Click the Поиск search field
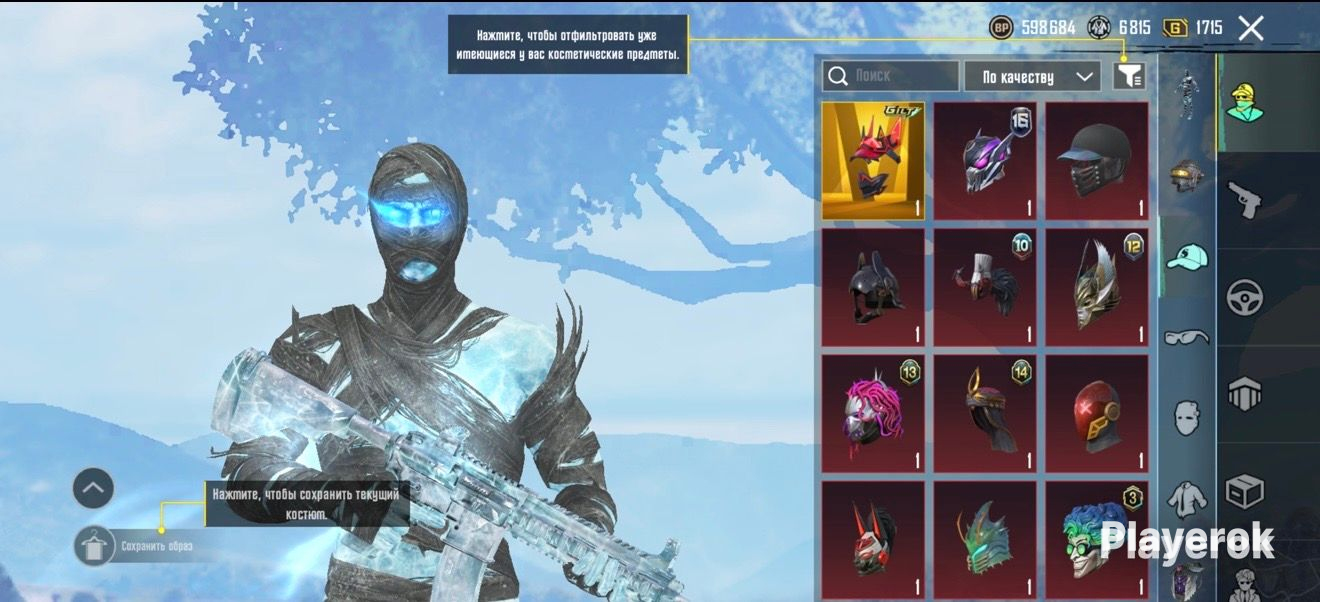Screen dimensions: 1320x602 click(890, 76)
